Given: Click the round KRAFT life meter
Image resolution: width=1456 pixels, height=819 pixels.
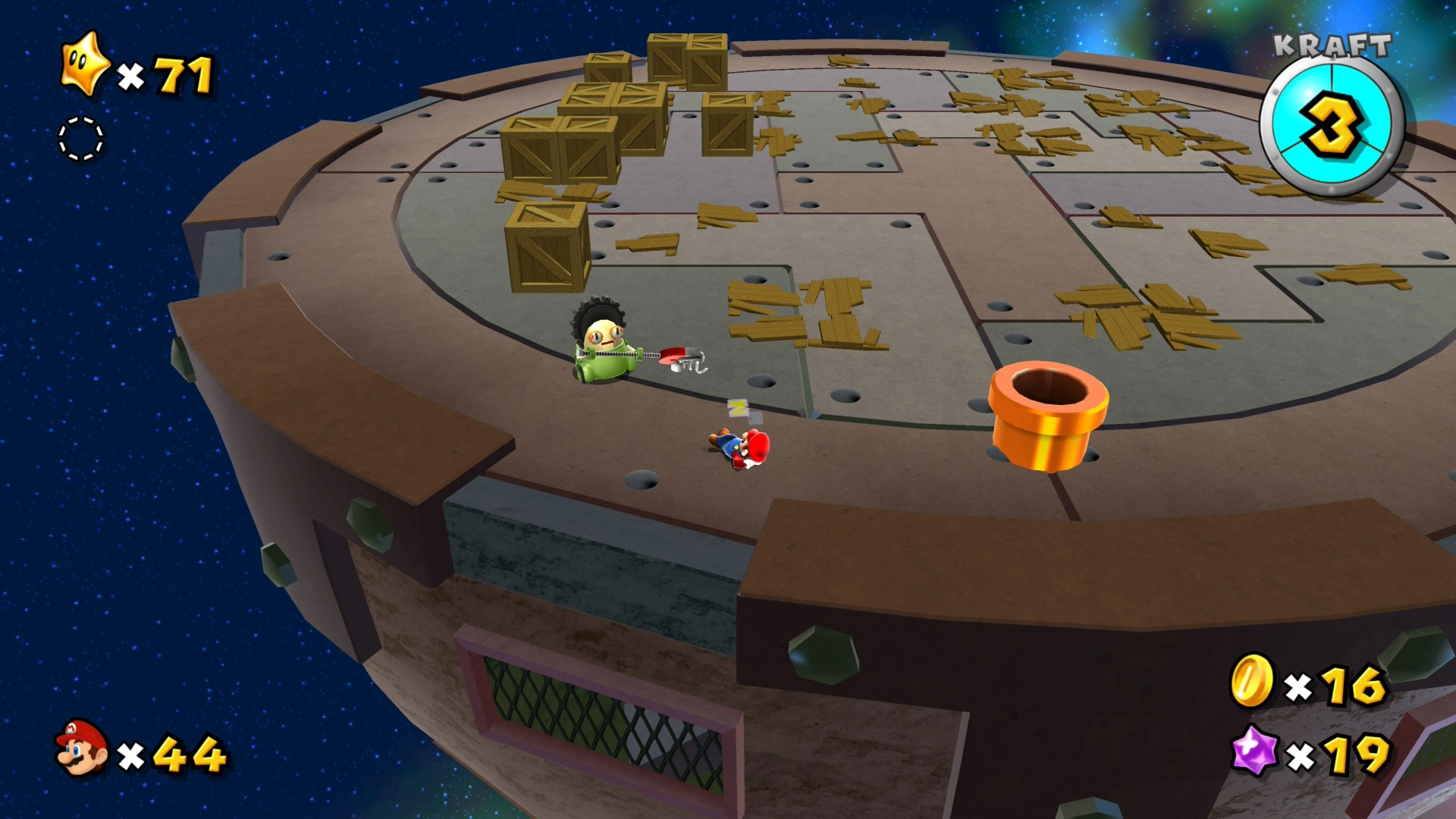Looking at the screenshot, I should (x=1332, y=125).
